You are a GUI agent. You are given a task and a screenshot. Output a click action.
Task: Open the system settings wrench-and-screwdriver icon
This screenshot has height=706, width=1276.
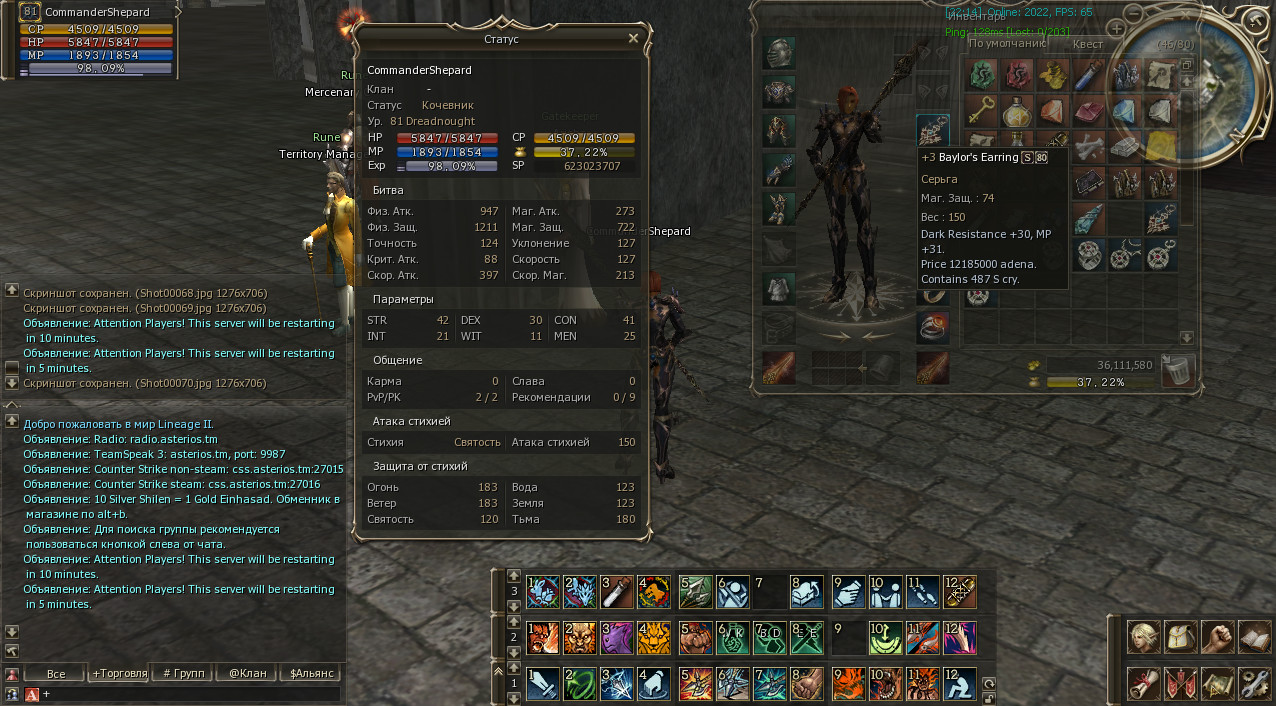pos(1253,683)
